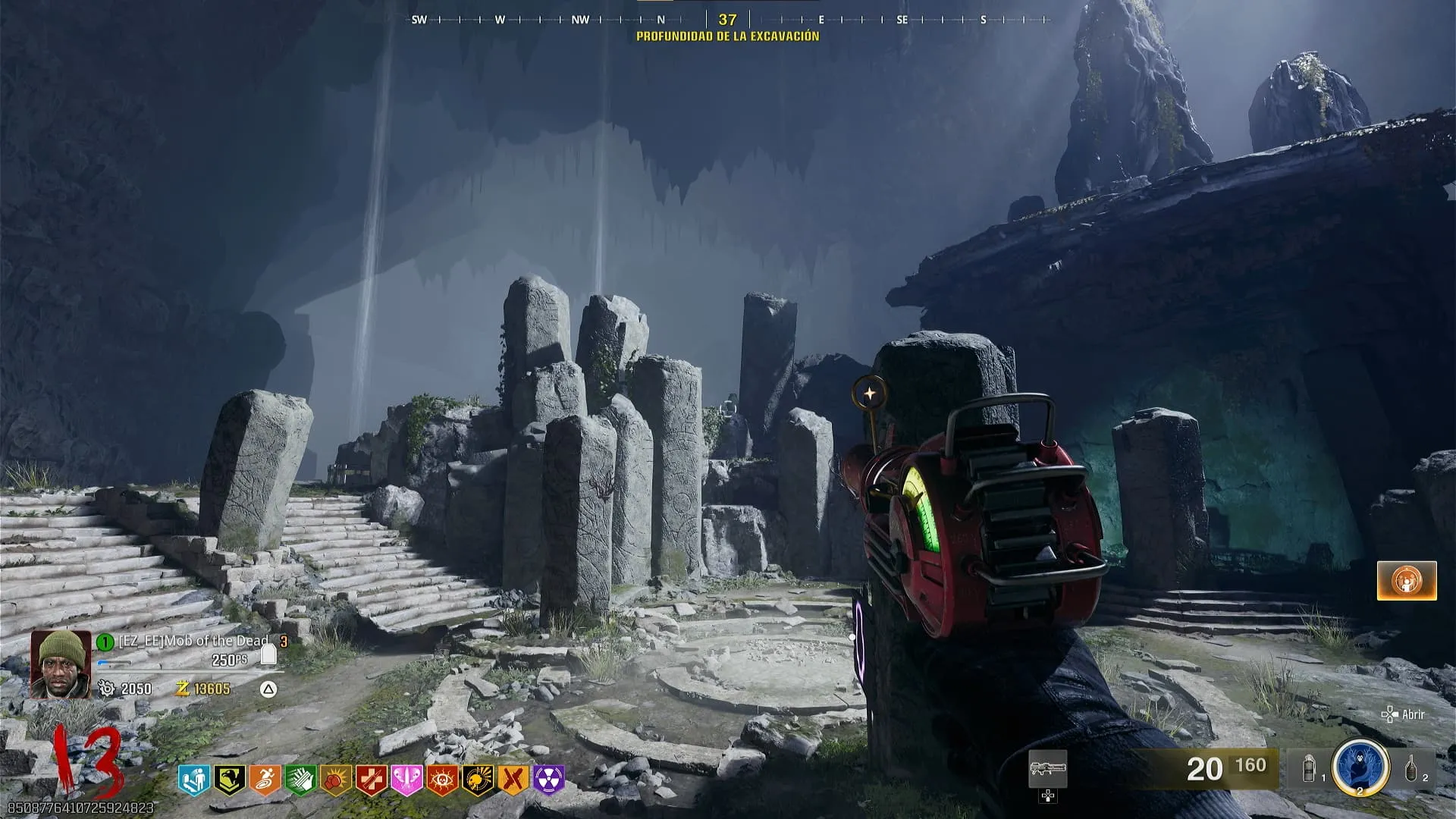The height and width of the screenshot is (819, 1456).
Task: Select the red Quick Revive cross perk
Action: [372, 780]
